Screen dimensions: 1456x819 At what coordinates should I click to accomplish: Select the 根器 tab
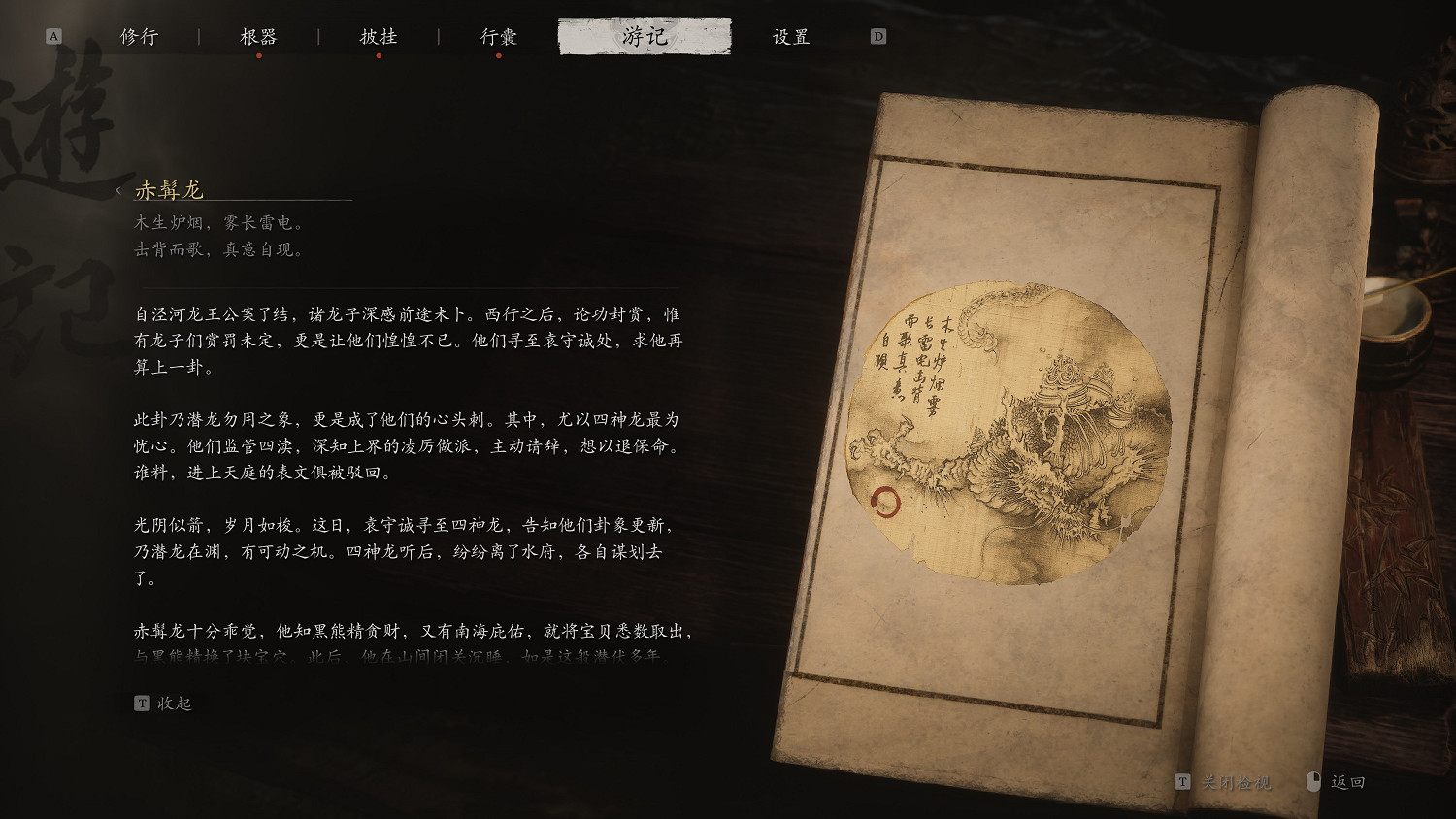[x=259, y=35]
